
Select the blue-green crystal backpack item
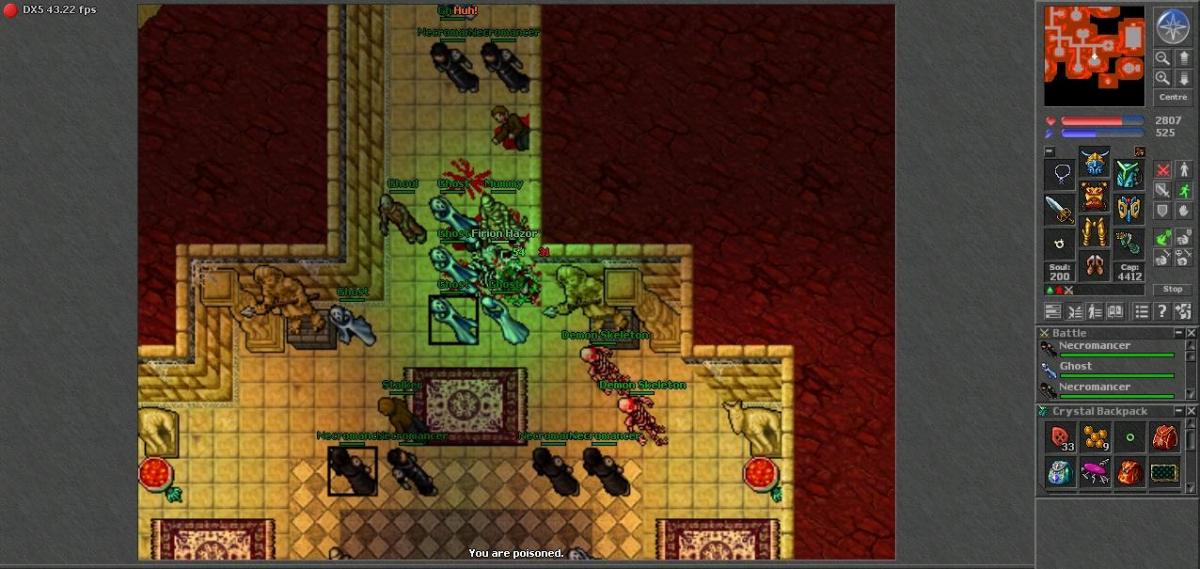pos(1060,472)
